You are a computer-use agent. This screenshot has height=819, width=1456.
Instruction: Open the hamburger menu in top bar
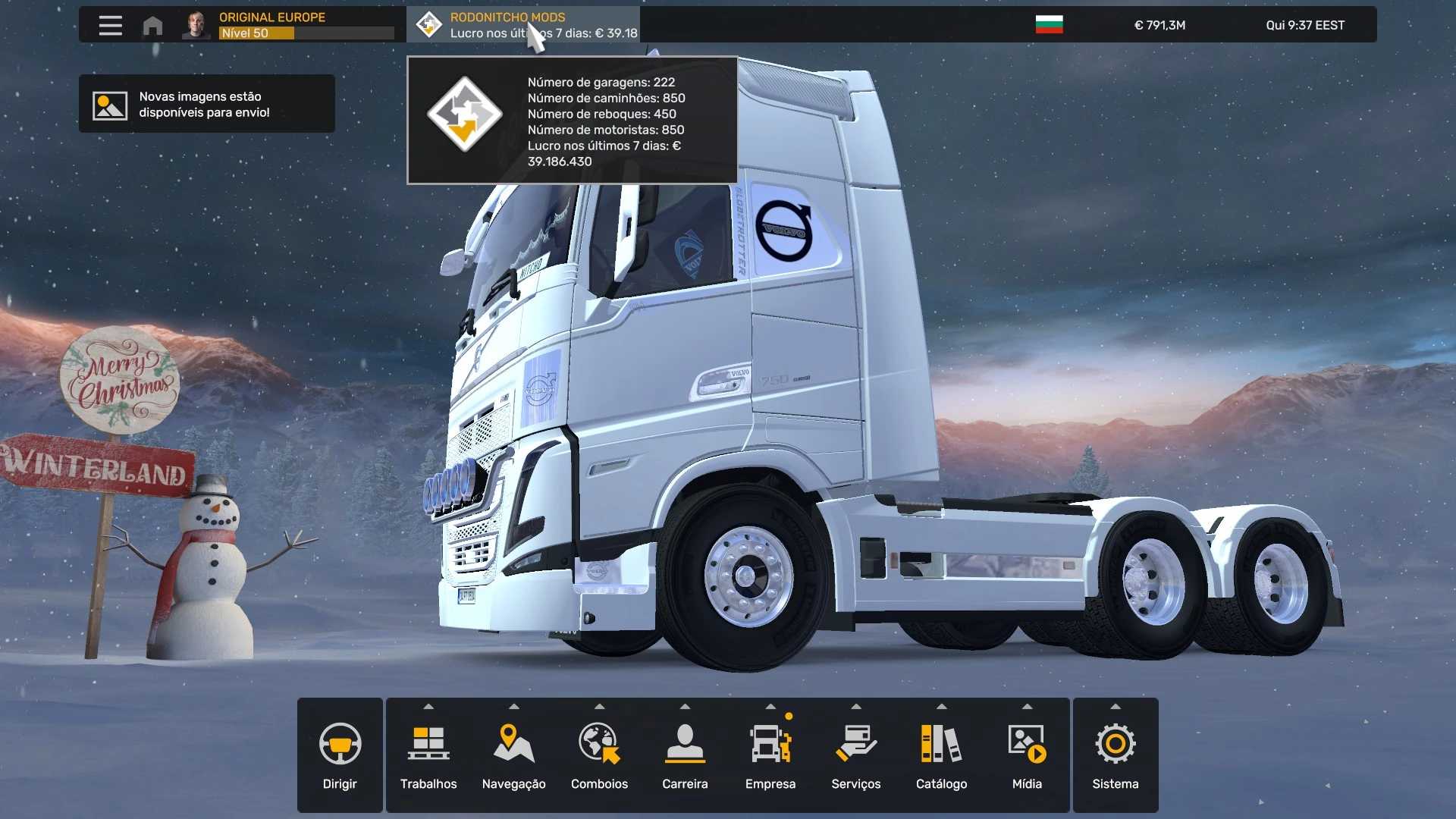point(110,25)
